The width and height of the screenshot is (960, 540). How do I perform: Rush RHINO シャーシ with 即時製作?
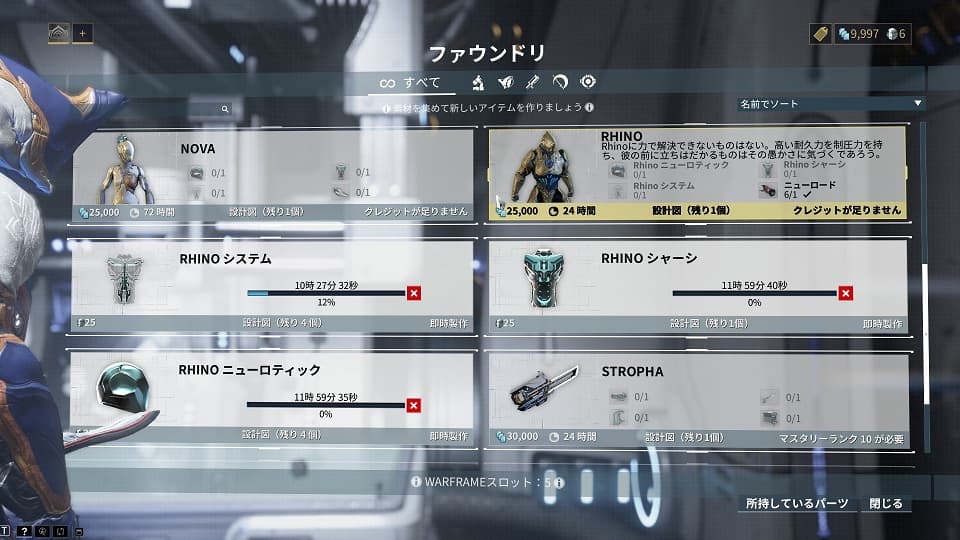pos(882,324)
